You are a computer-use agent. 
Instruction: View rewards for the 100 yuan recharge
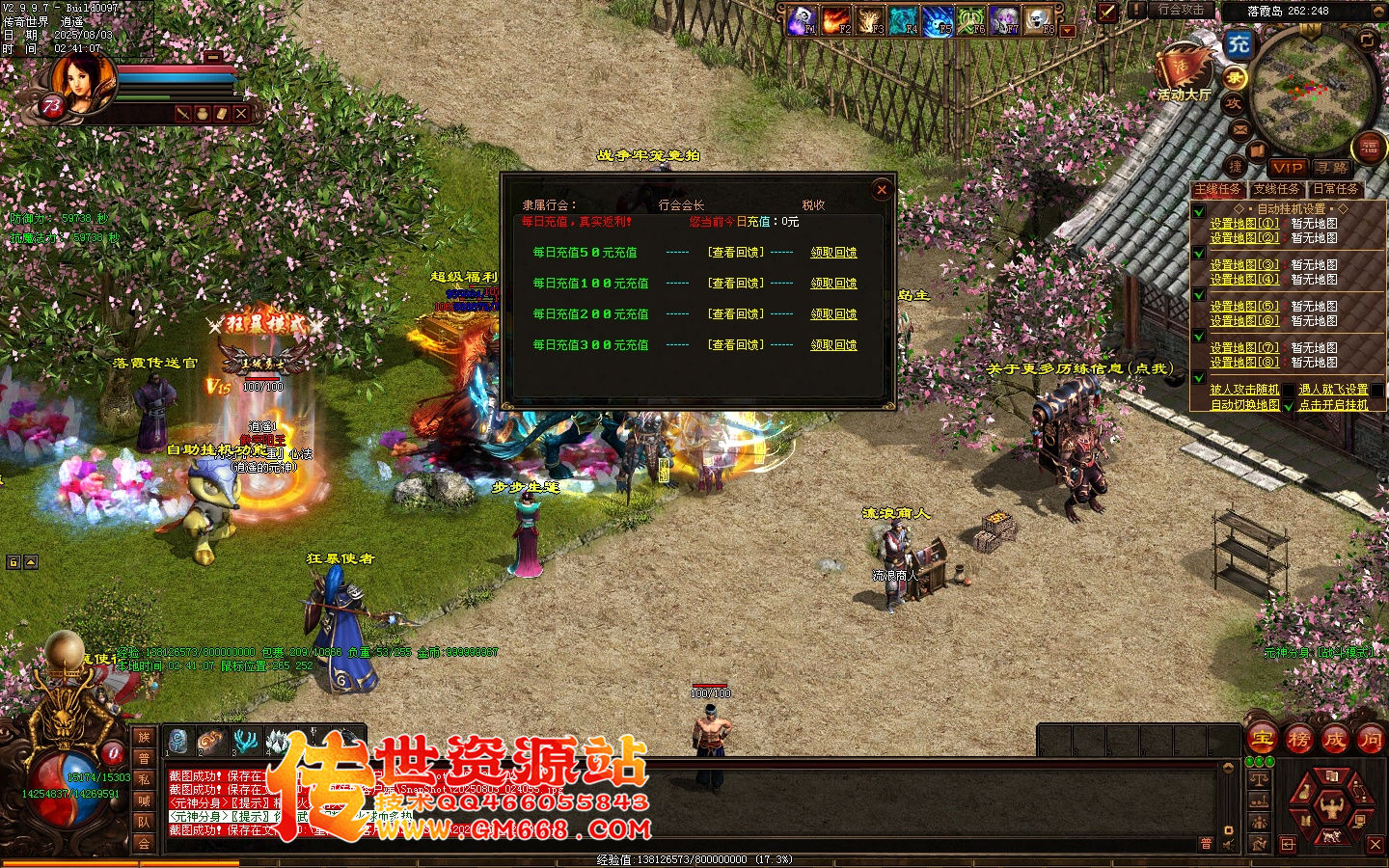click(x=735, y=284)
